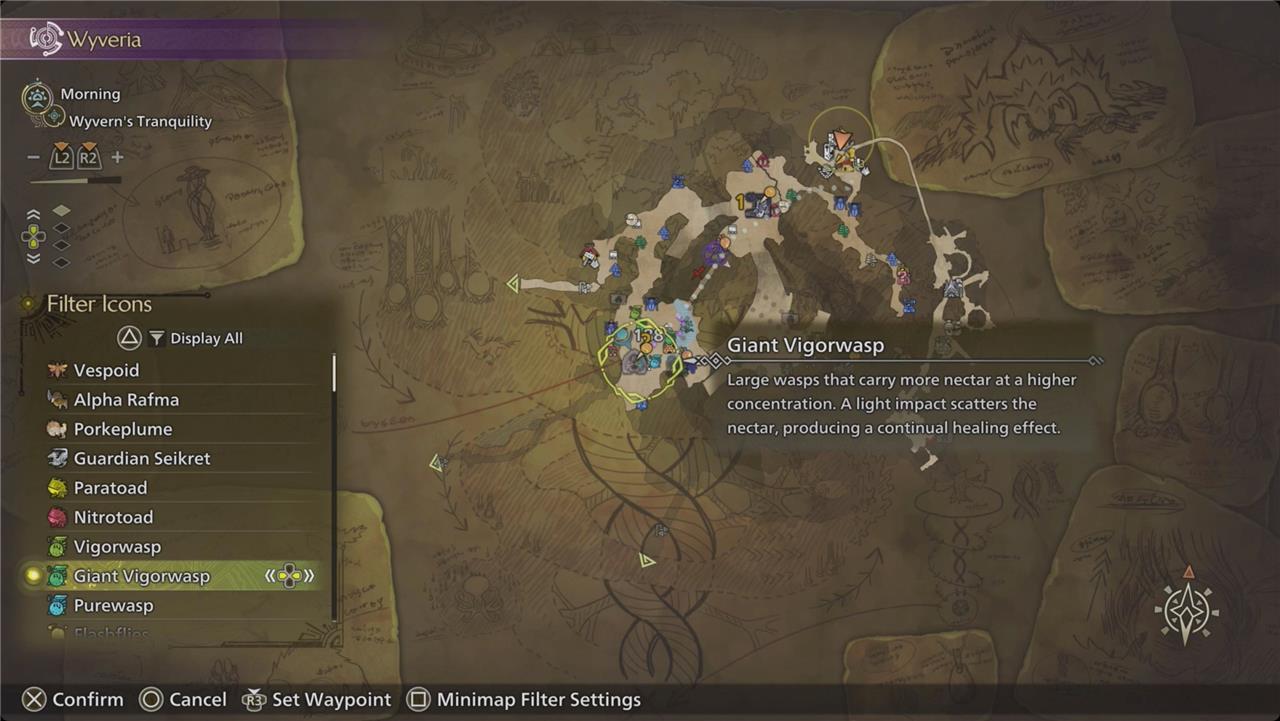Open Minimap Filter Settings

525,700
